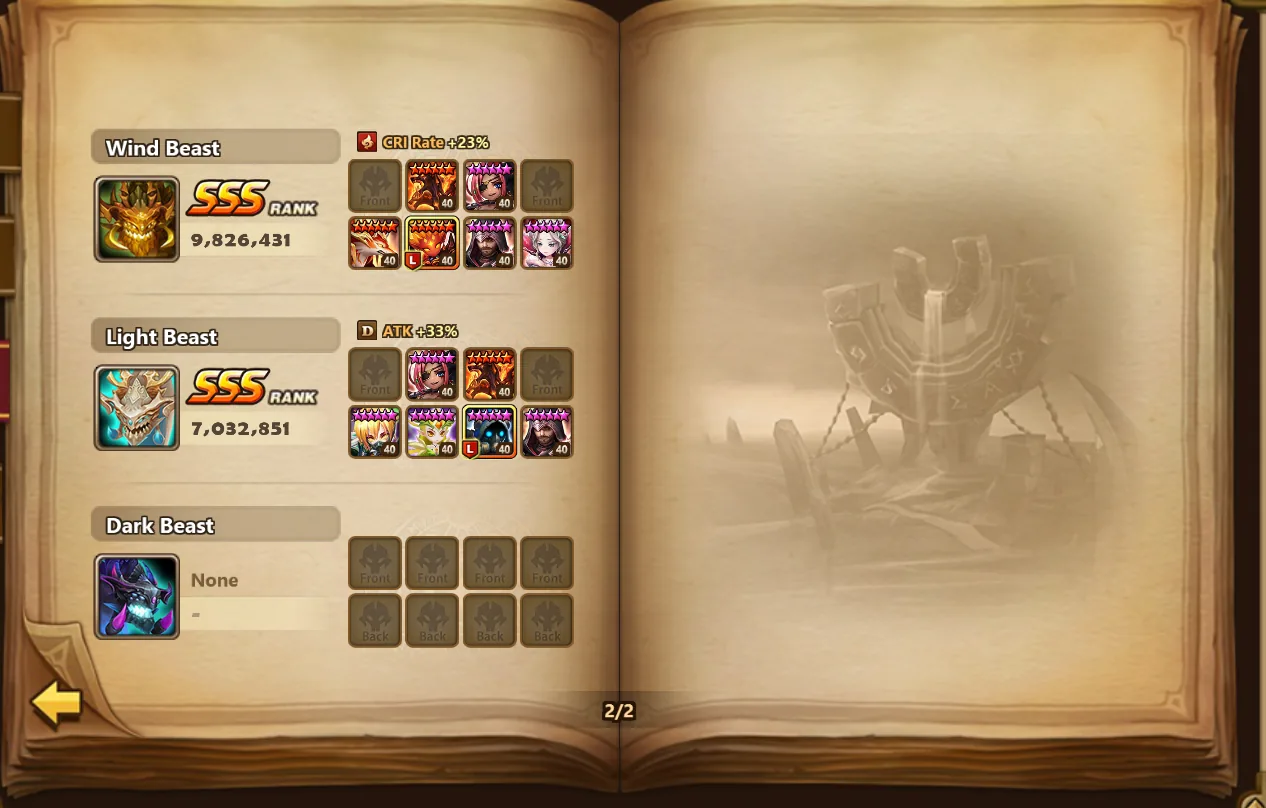Select the hooded bearded man in Wind Beast team
1266x808 pixels.
click(490, 243)
